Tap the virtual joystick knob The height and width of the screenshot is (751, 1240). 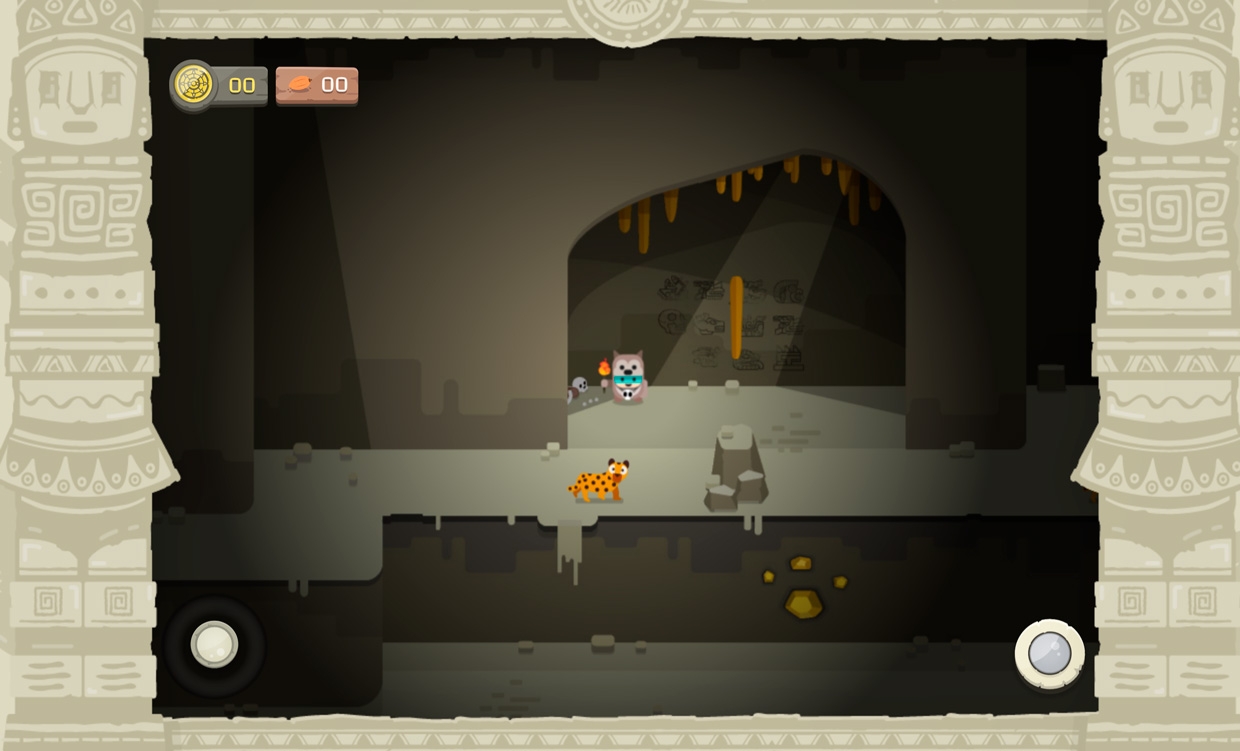214,644
